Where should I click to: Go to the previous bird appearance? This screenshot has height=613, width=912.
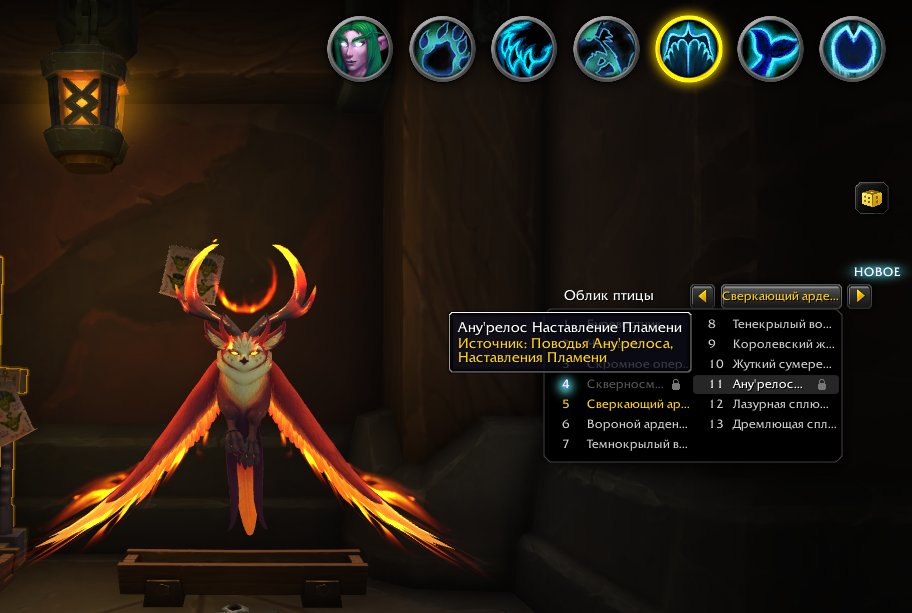pos(703,296)
